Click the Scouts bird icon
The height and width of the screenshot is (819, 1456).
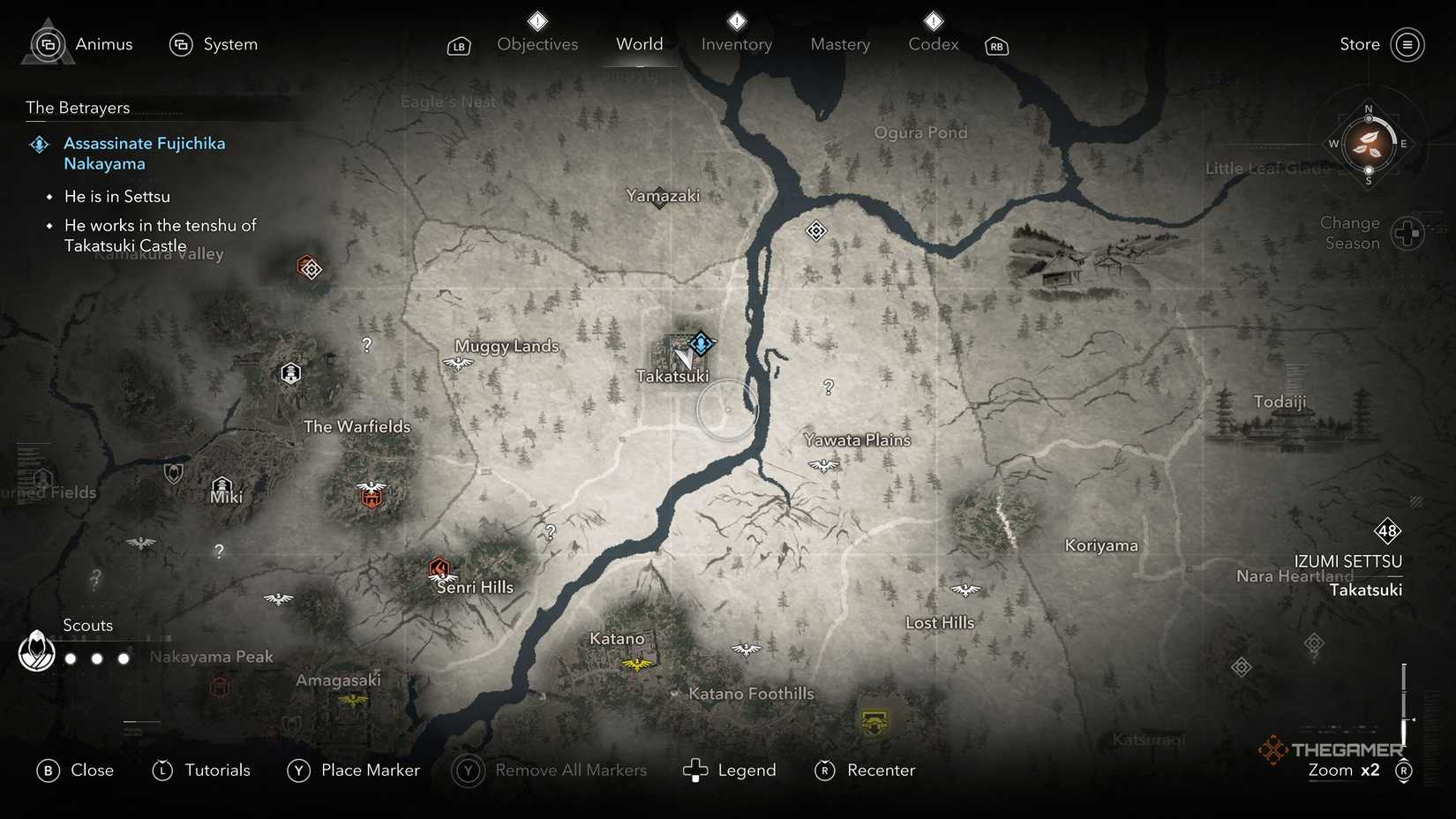coord(35,653)
